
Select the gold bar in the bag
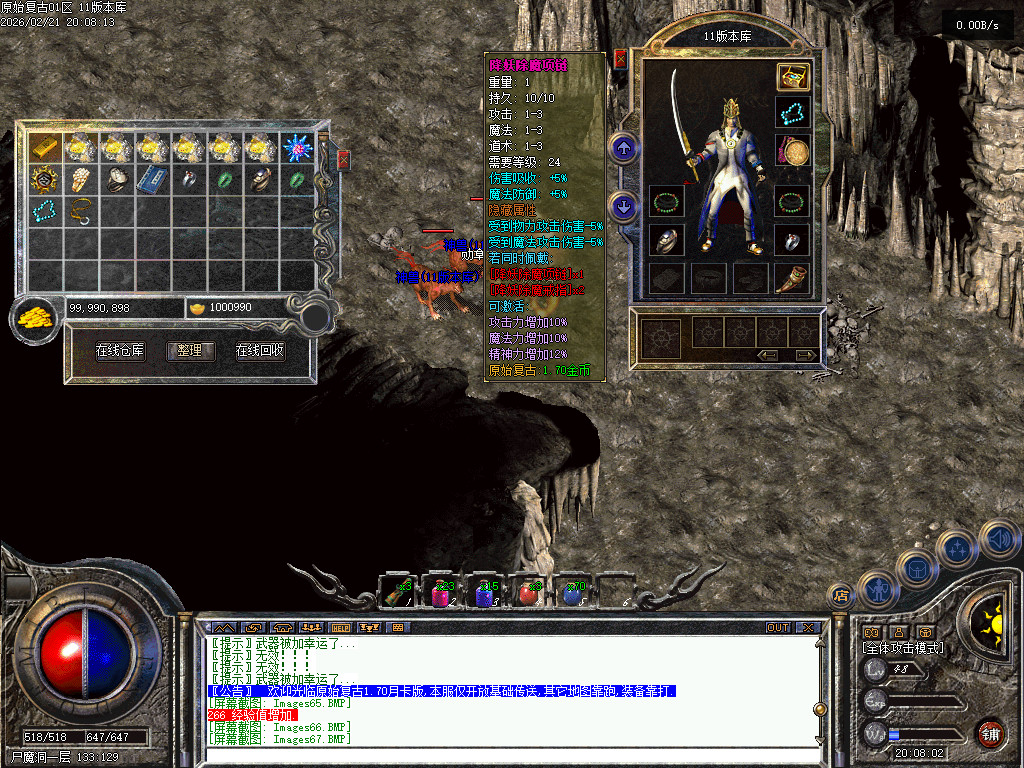(44, 148)
